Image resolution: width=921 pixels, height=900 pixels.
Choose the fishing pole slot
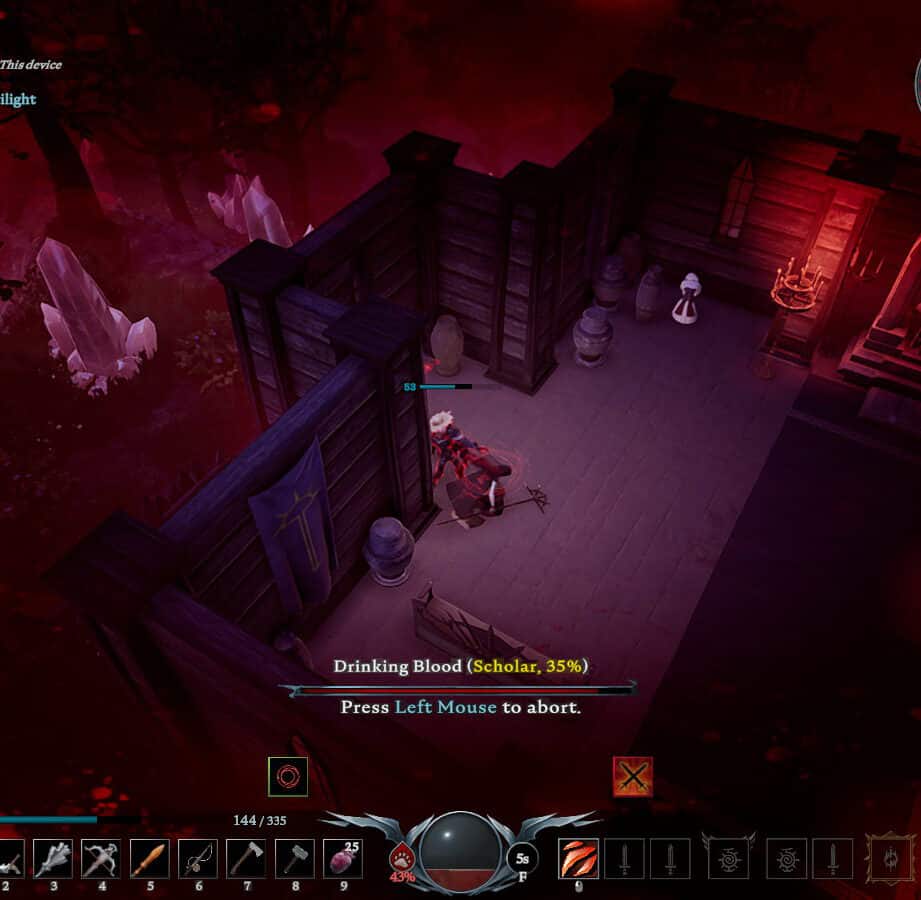[197, 858]
